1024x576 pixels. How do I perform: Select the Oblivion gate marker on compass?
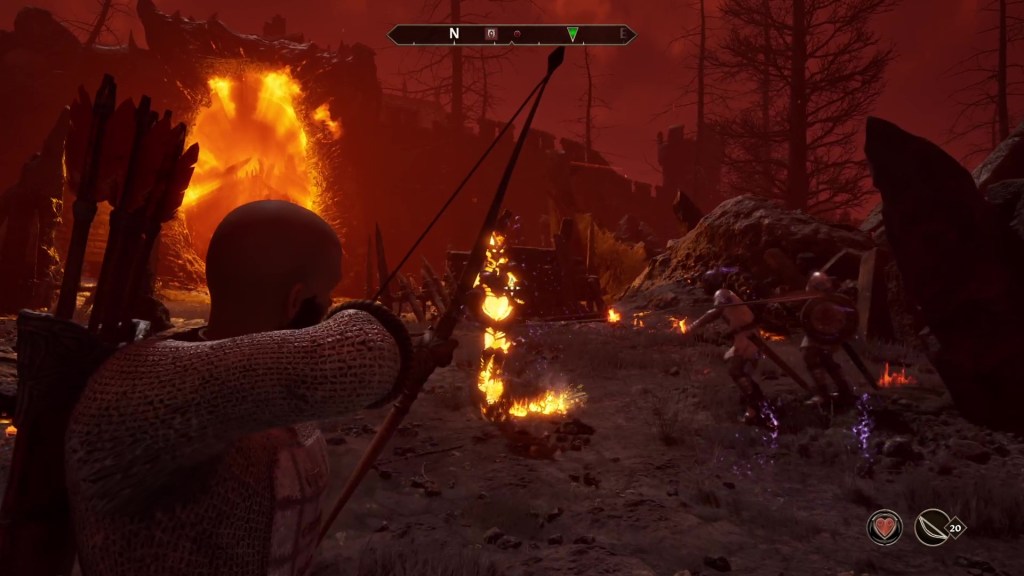pyautogui.click(x=491, y=34)
